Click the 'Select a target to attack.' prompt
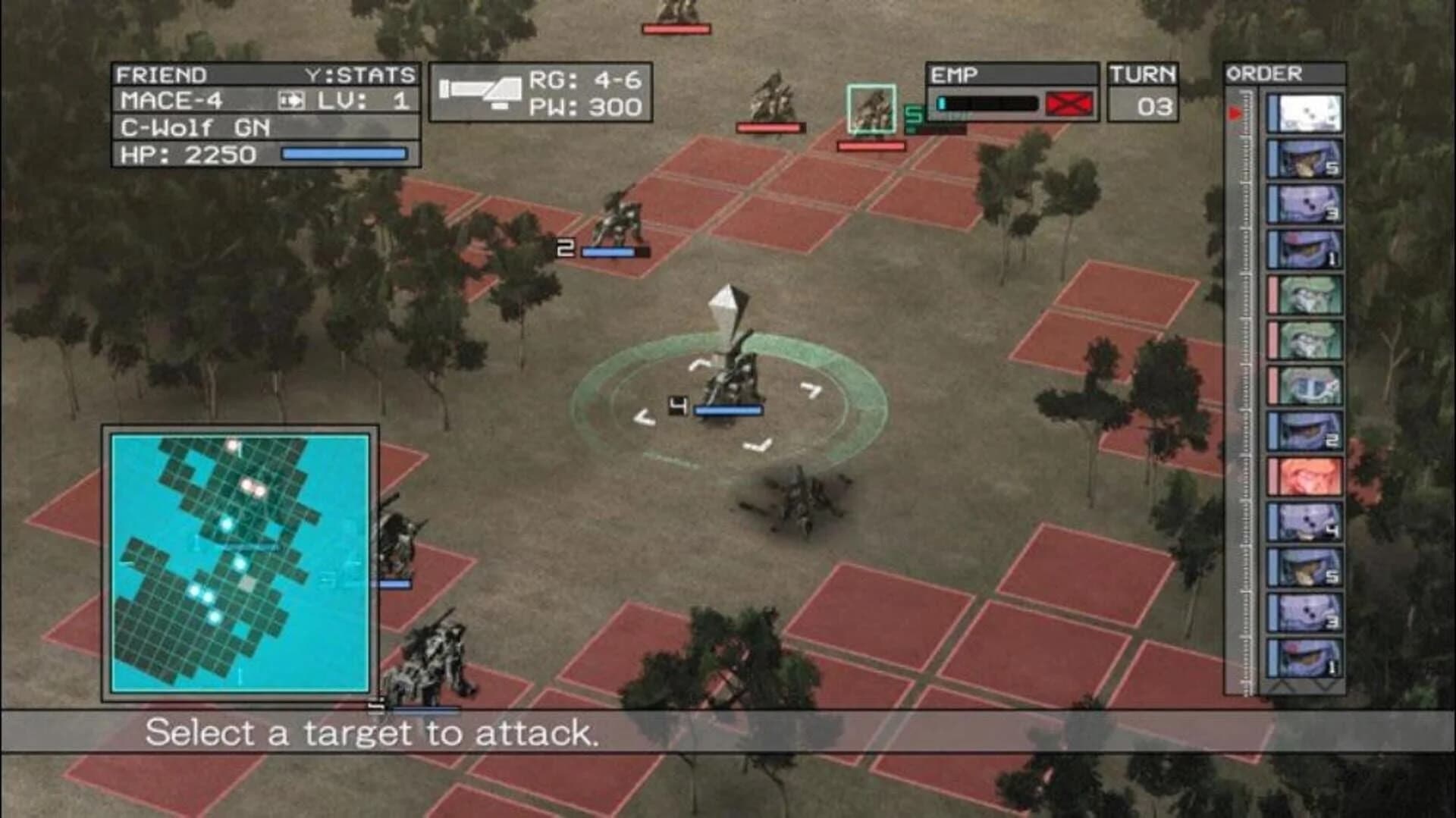Screen dimensions: 1456x818 coord(375,732)
